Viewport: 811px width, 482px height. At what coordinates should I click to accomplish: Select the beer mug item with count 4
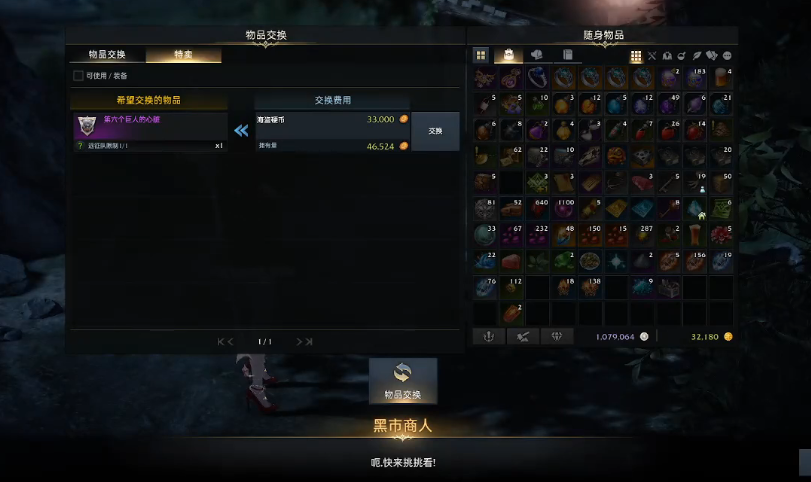pyautogui.click(x=721, y=78)
